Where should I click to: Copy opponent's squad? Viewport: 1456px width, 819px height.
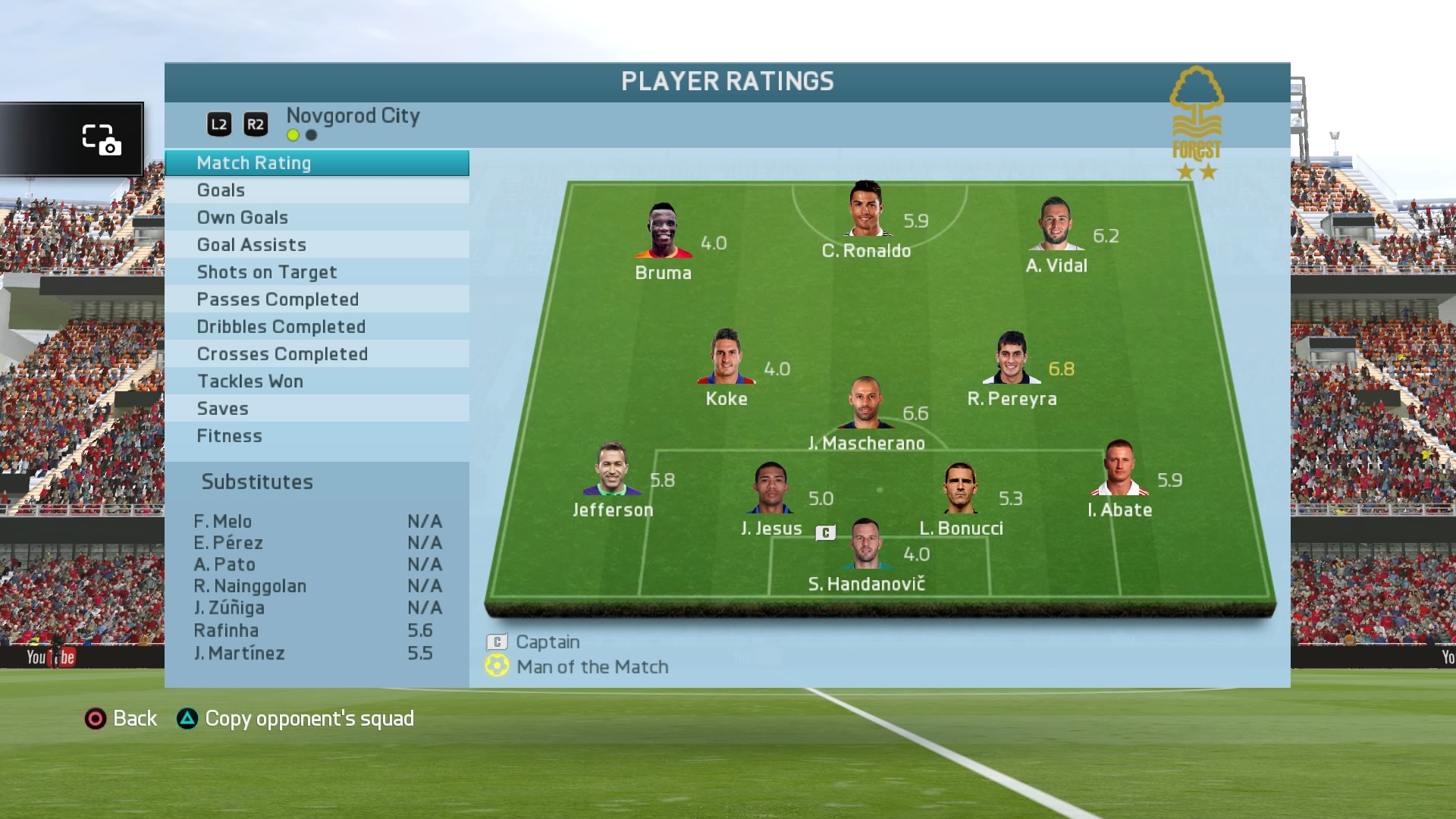[295, 718]
